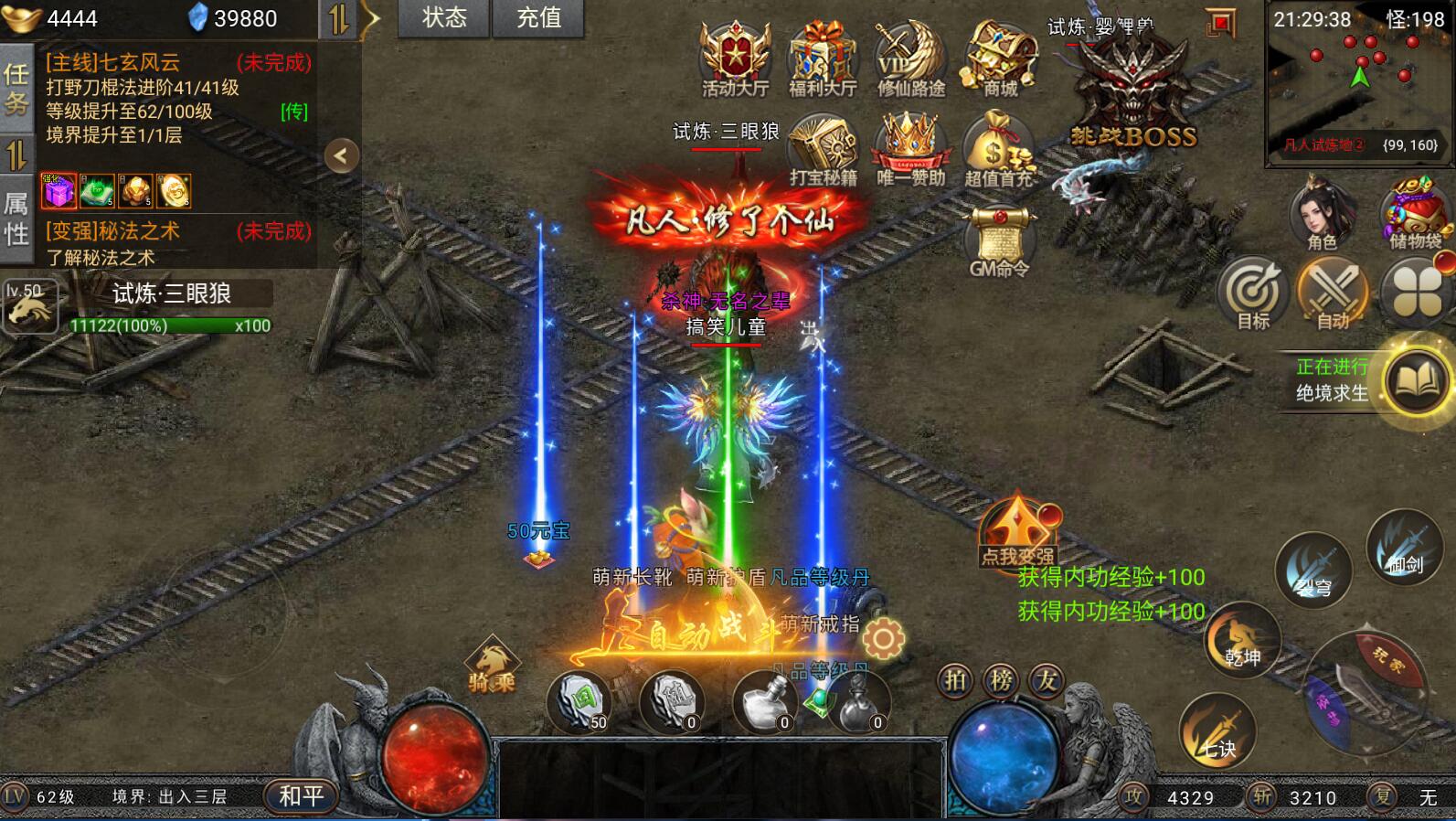Open the 打宝秘籍 guide book
This screenshot has height=821, width=1456.
[x=823, y=149]
